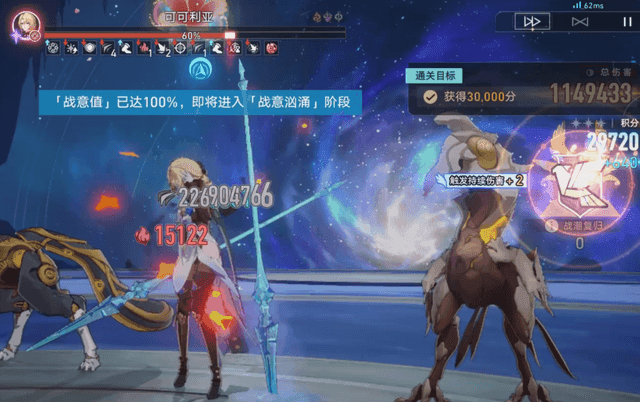Open the 通关目标 clear objective panel
640x402 pixels.
click(x=436, y=75)
